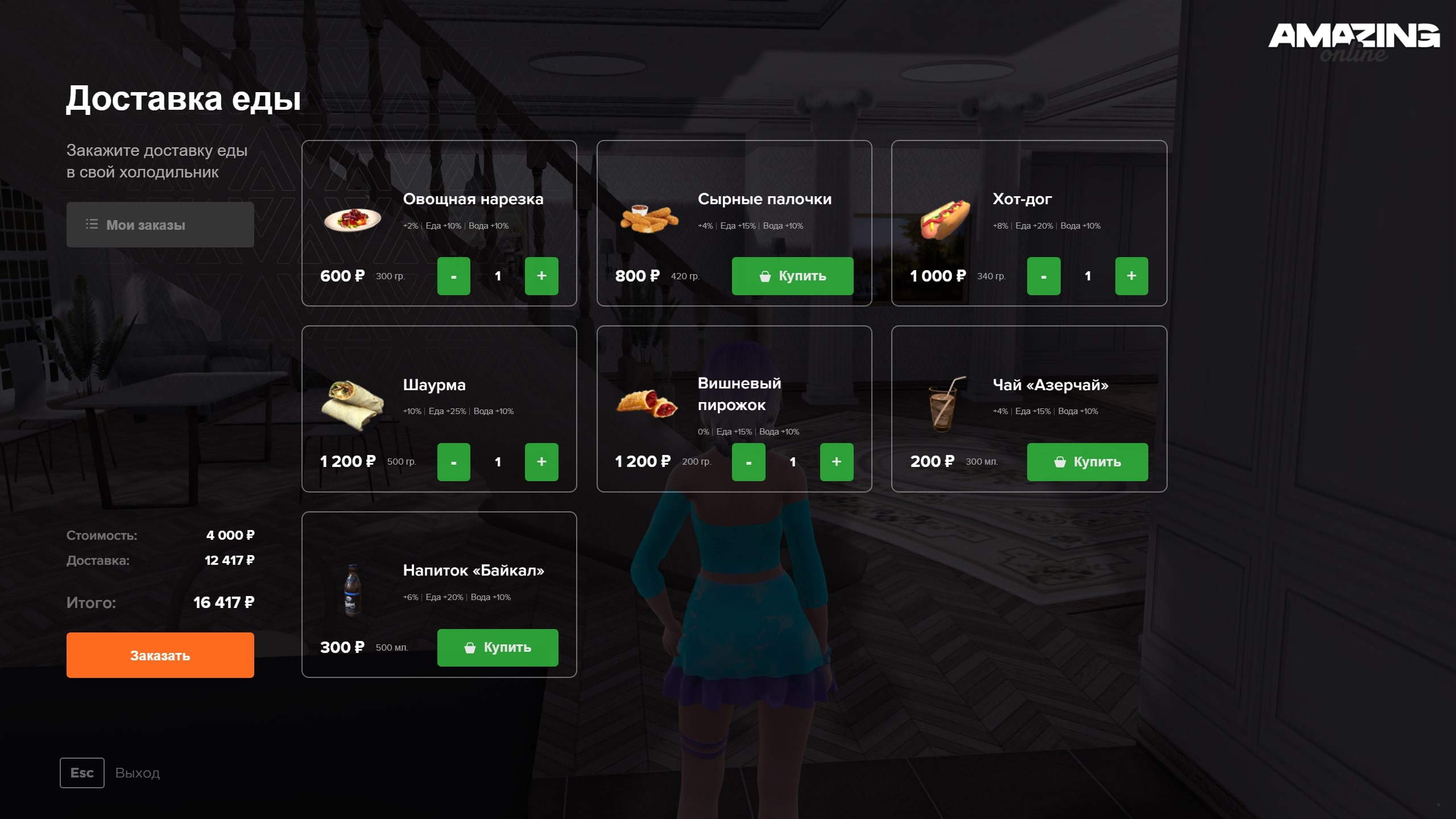Select the Шаурма food image
Screen dimensions: 1456x819
point(353,405)
